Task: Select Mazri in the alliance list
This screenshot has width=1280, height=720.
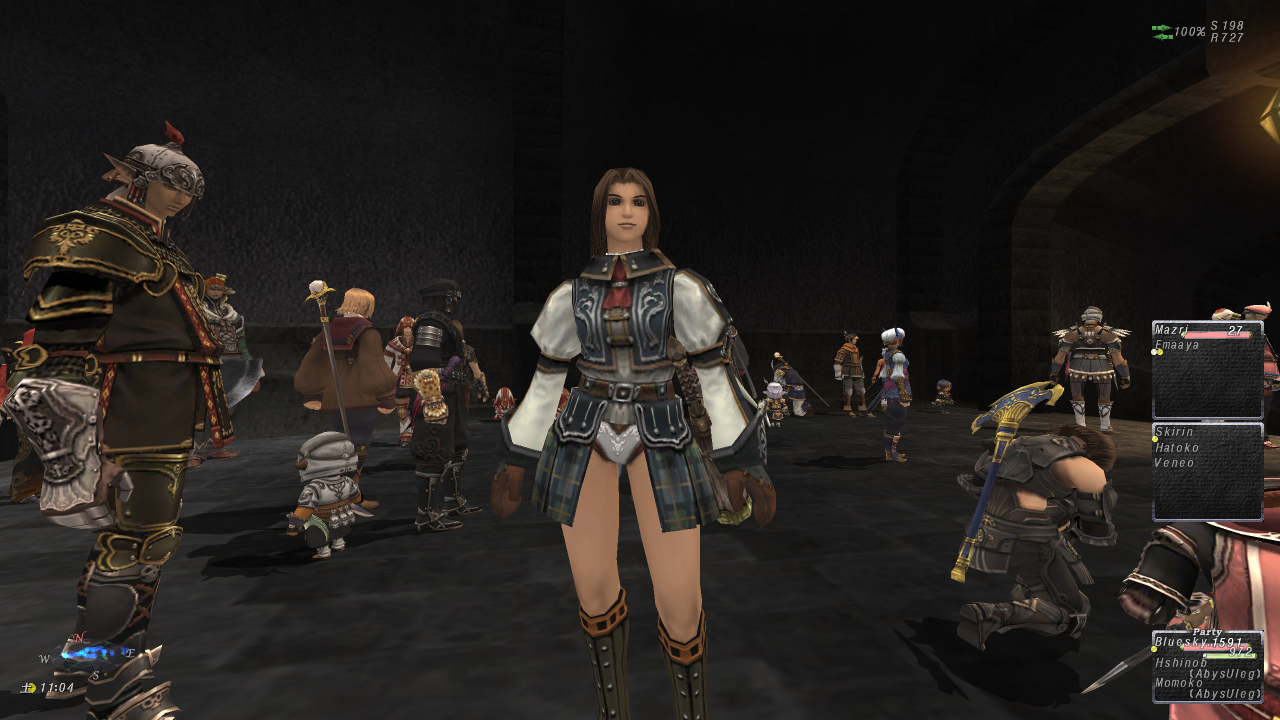Action: pos(1171,329)
